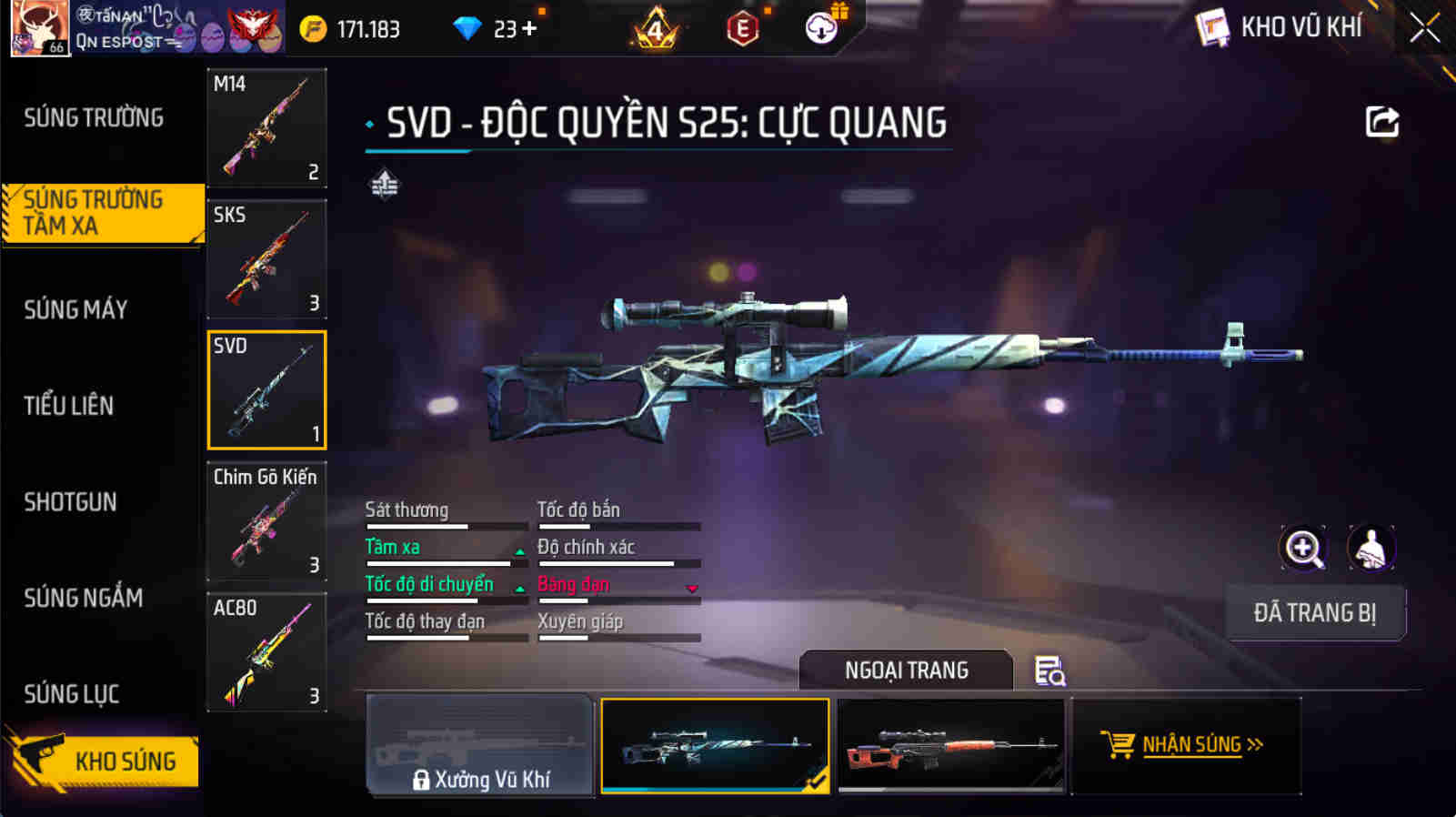
Task: Open the locked Xưởng Vũ Khí panel
Action: pos(479,745)
